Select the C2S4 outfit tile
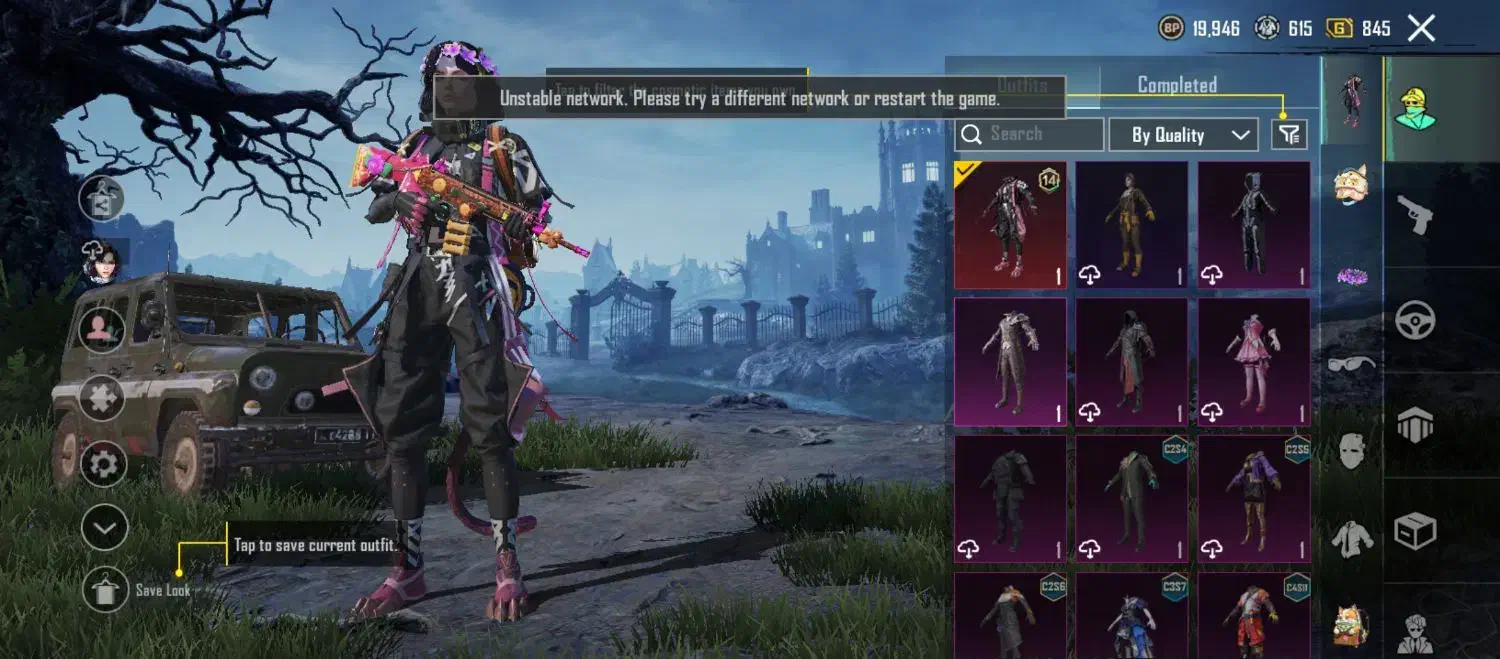The image size is (1500, 659). click(x=1132, y=497)
